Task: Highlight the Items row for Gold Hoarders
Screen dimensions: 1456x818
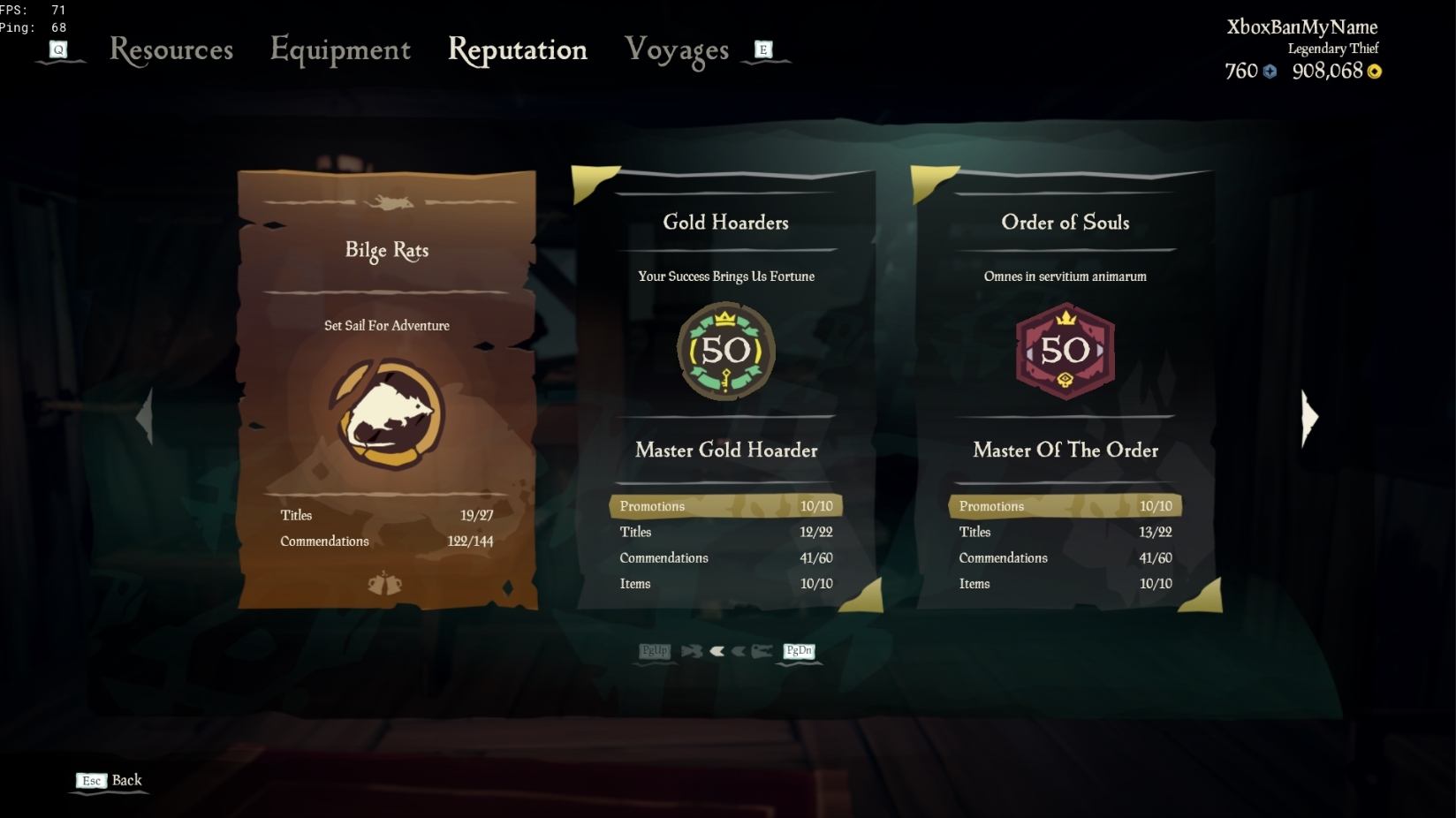Action: [x=724, y=583]
